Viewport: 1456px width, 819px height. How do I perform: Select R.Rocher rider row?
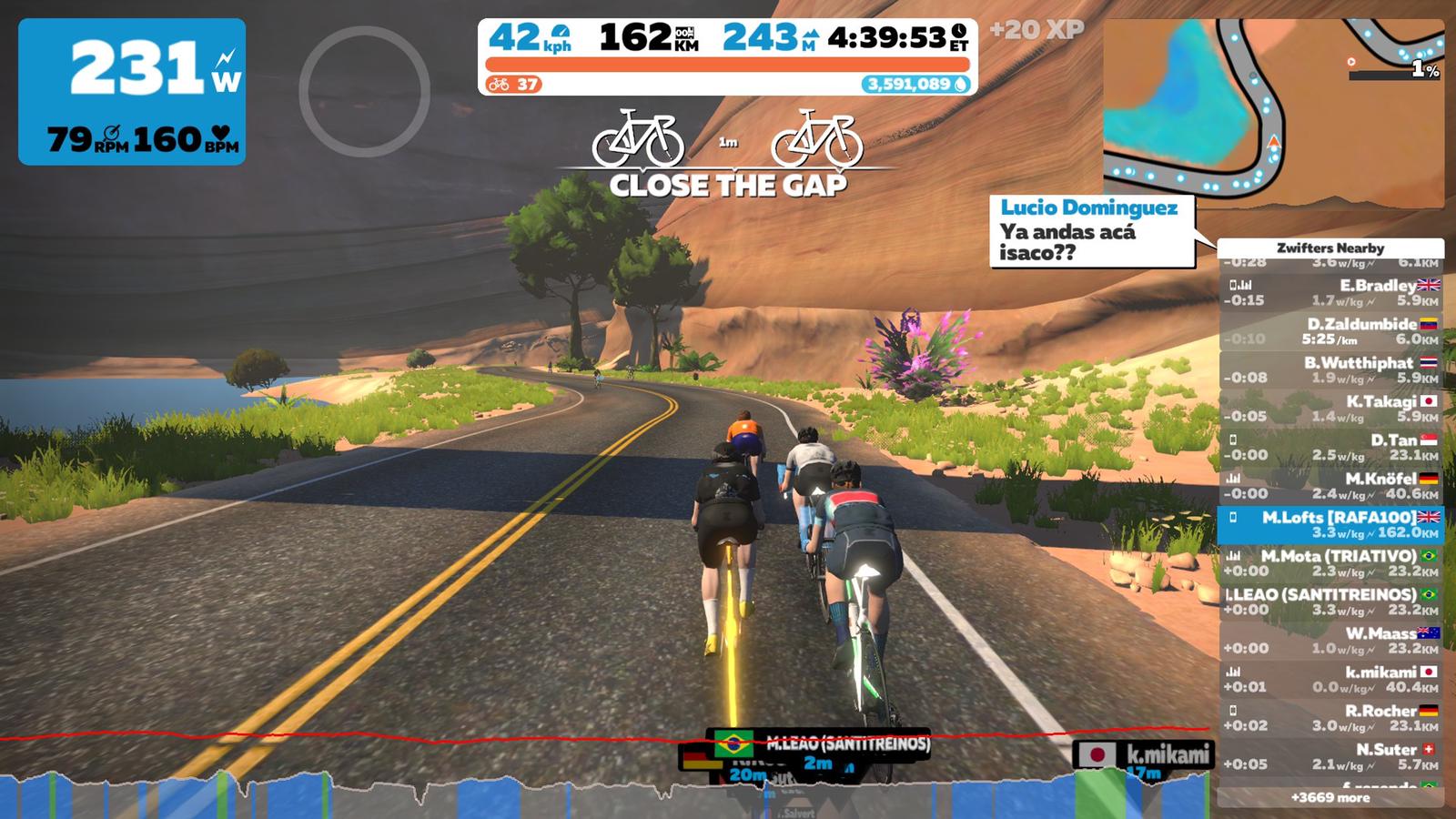point(1330,718)
